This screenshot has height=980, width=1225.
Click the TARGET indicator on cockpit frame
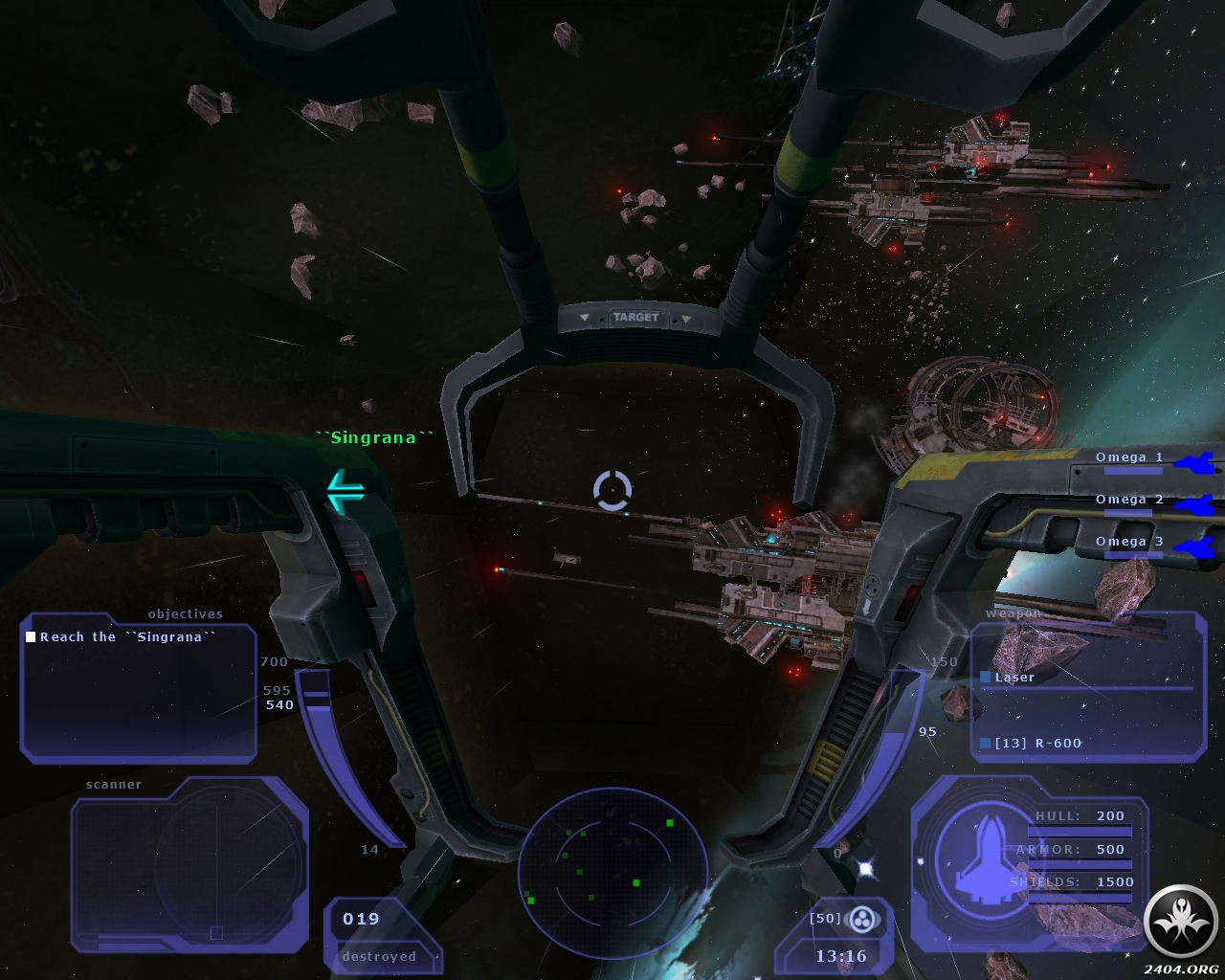pyautogui.click(x=636, y=318)
